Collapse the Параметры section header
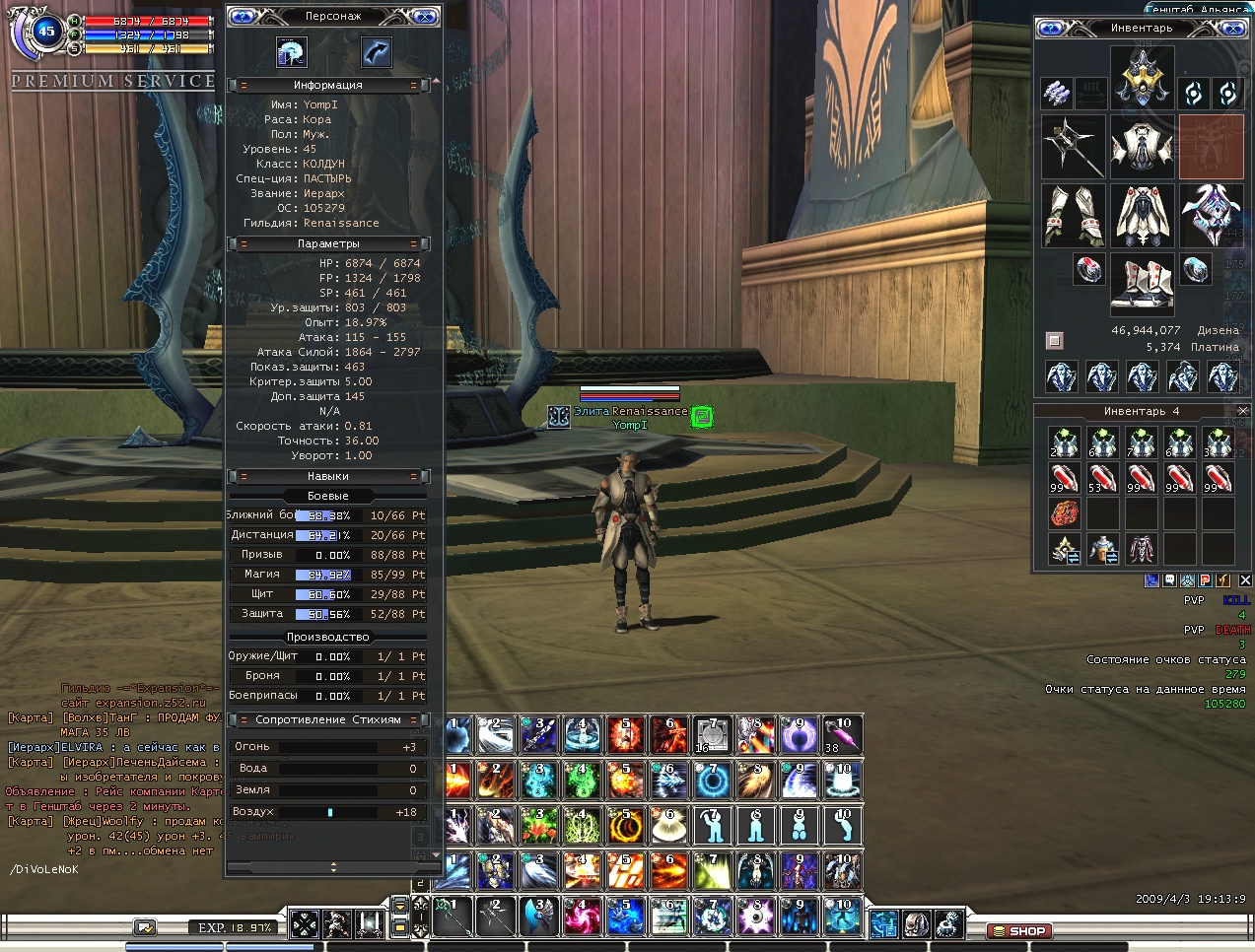The height and width of the screenshot is (952, 1255). 328,243
